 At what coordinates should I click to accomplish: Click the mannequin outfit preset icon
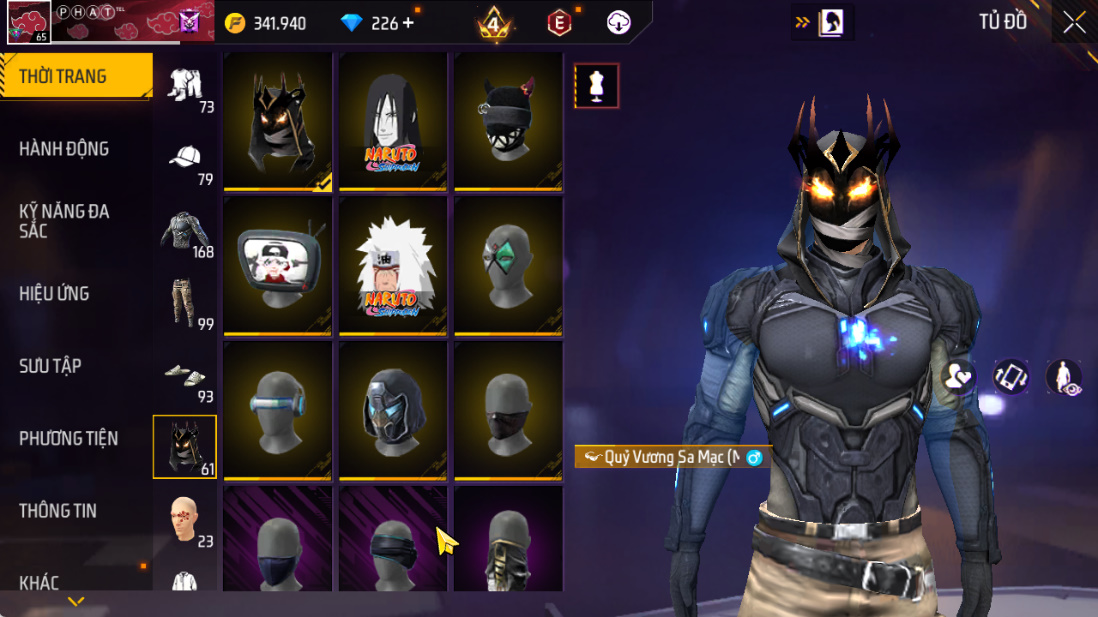[597, 86]
